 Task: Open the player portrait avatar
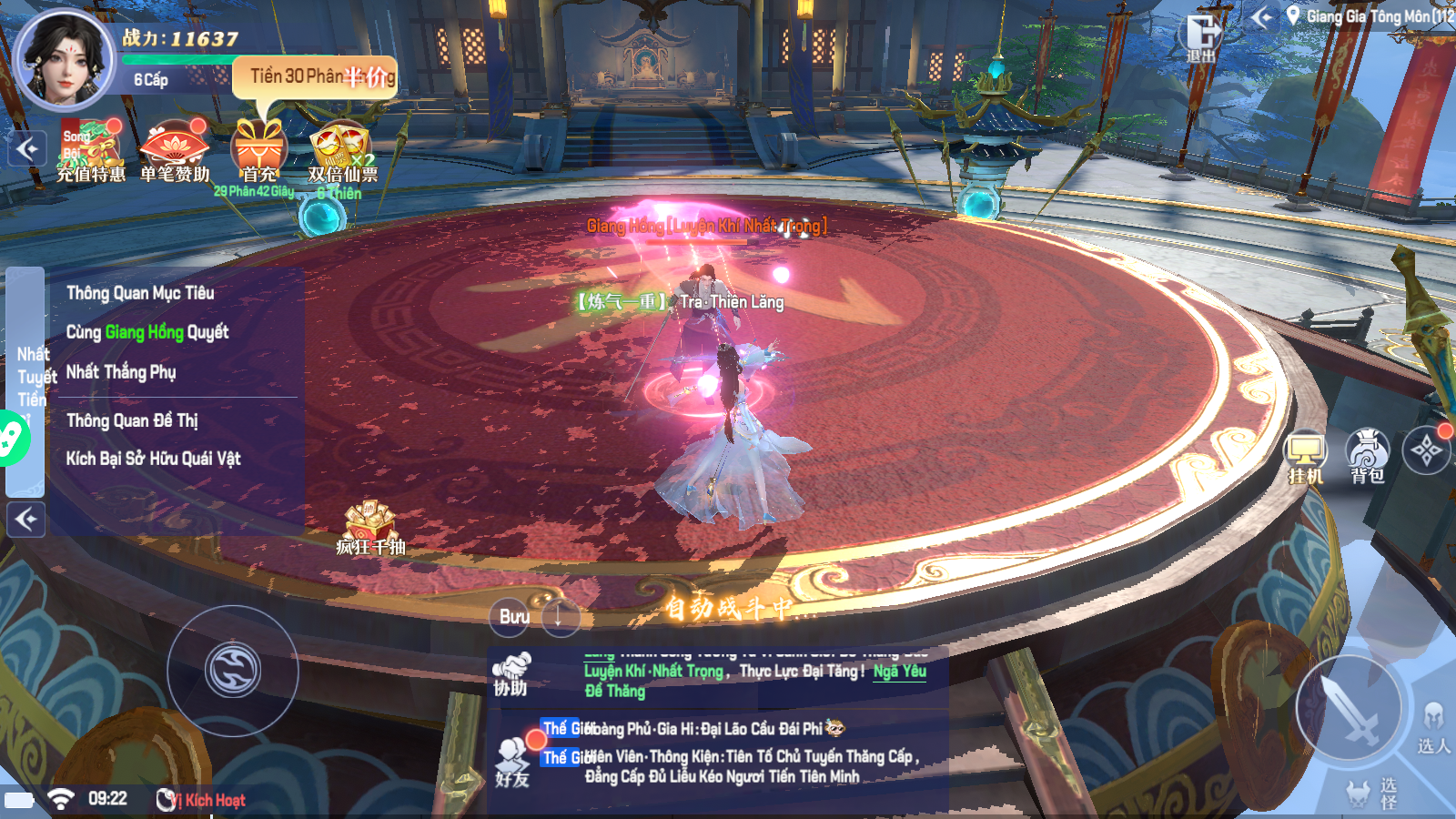pyautogui.click(x=66, y=58)
